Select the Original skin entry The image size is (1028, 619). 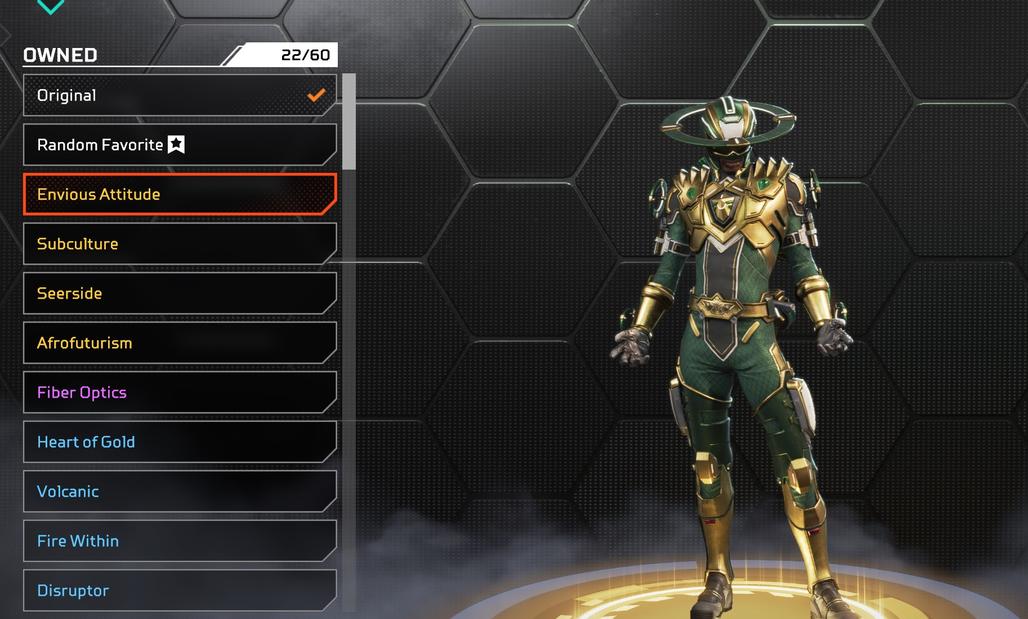(180, 96)
